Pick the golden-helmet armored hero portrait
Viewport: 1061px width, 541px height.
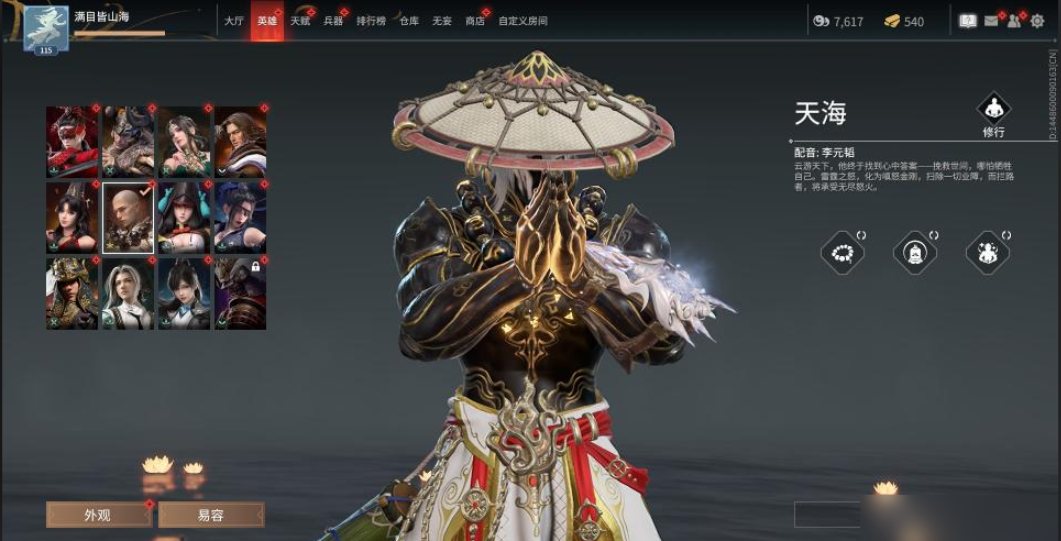click(x=72, y=293)
